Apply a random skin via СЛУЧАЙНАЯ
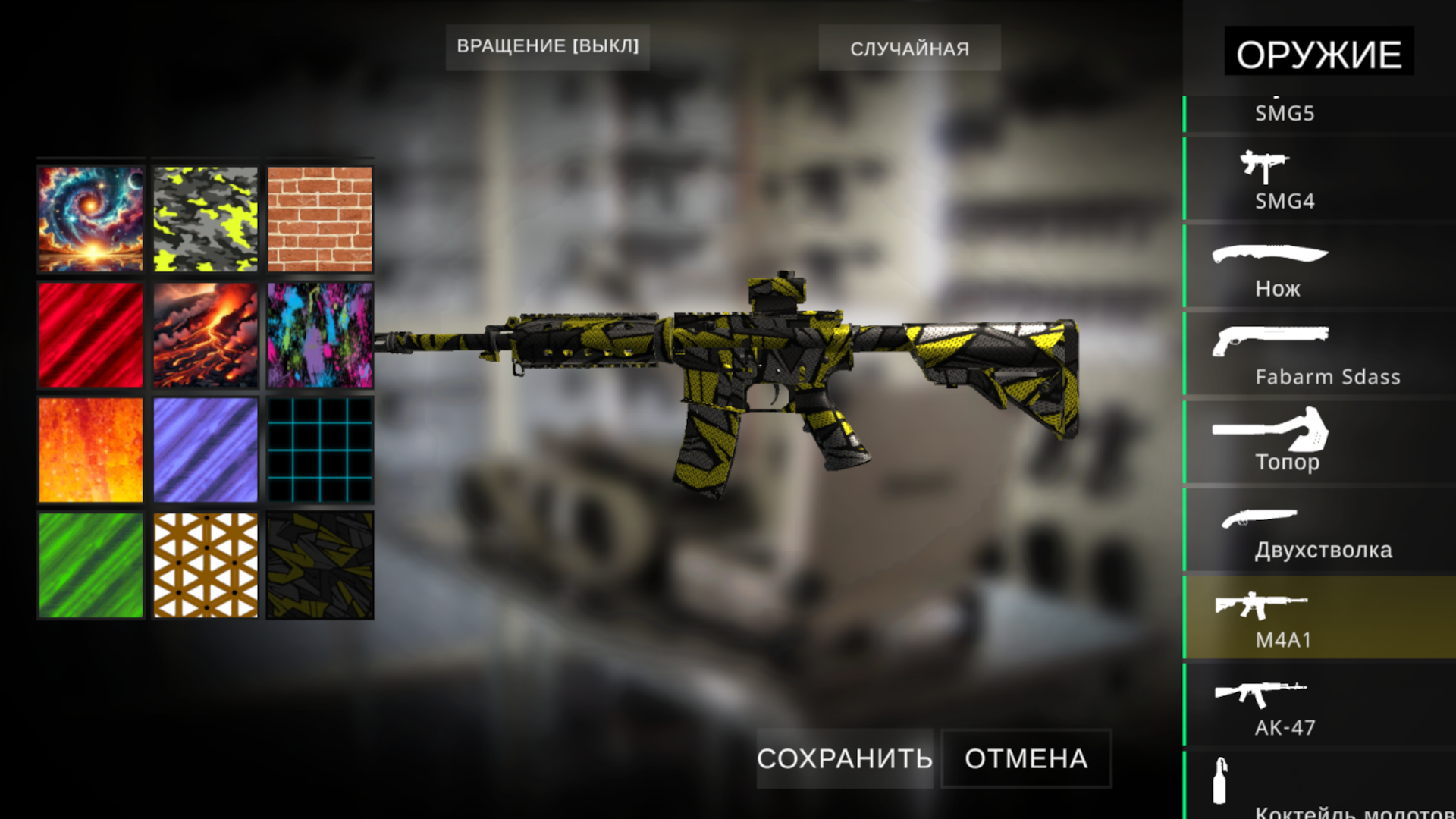This screenshot has height=819, width=1456. [x=909, y=48]
